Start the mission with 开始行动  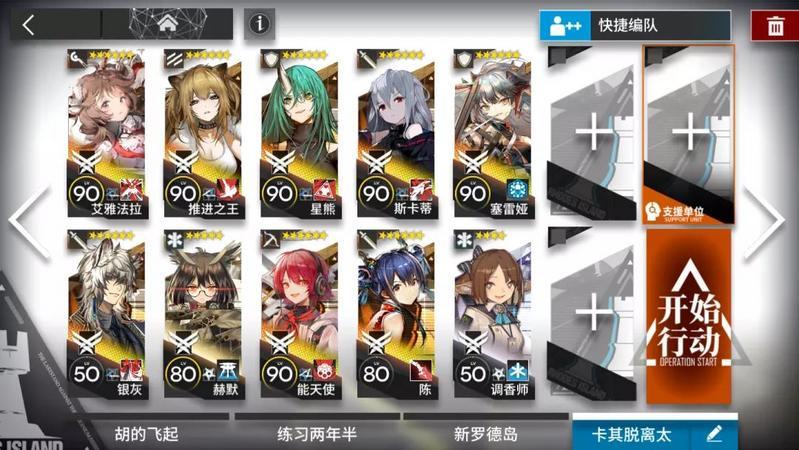(690, 315)
